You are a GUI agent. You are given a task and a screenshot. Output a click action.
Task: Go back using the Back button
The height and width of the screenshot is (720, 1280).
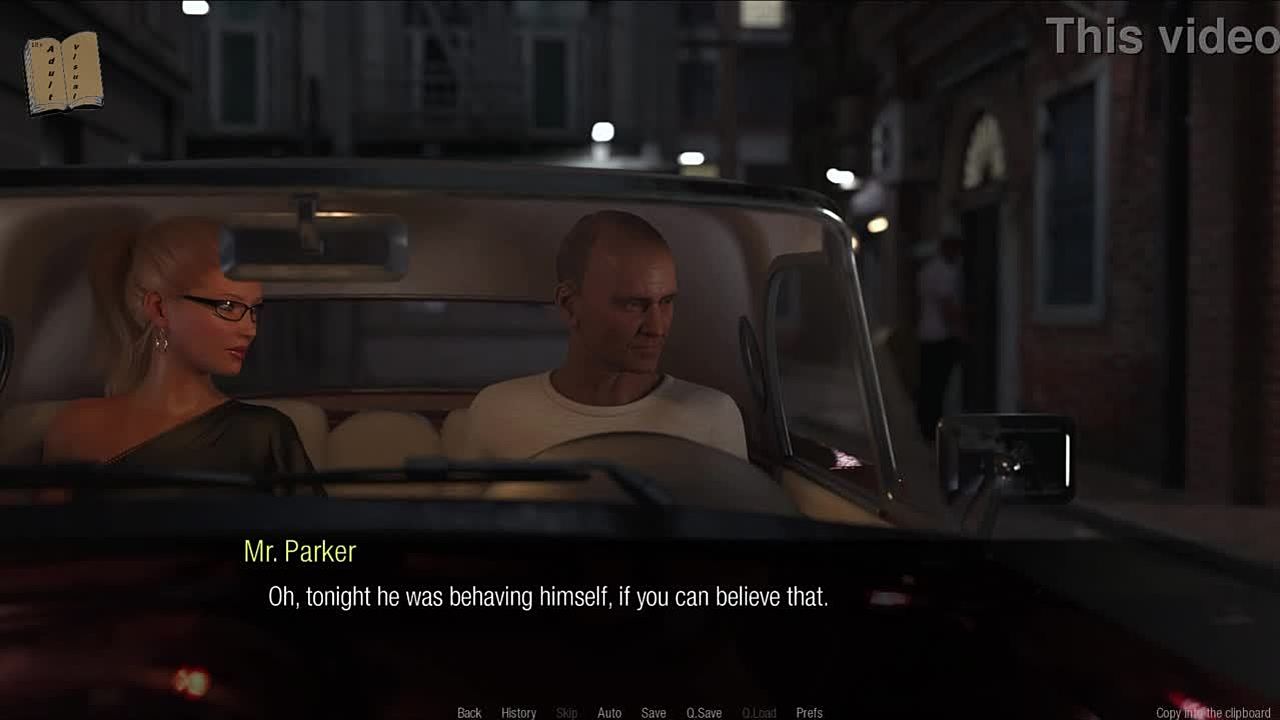(x=469, y=713)
